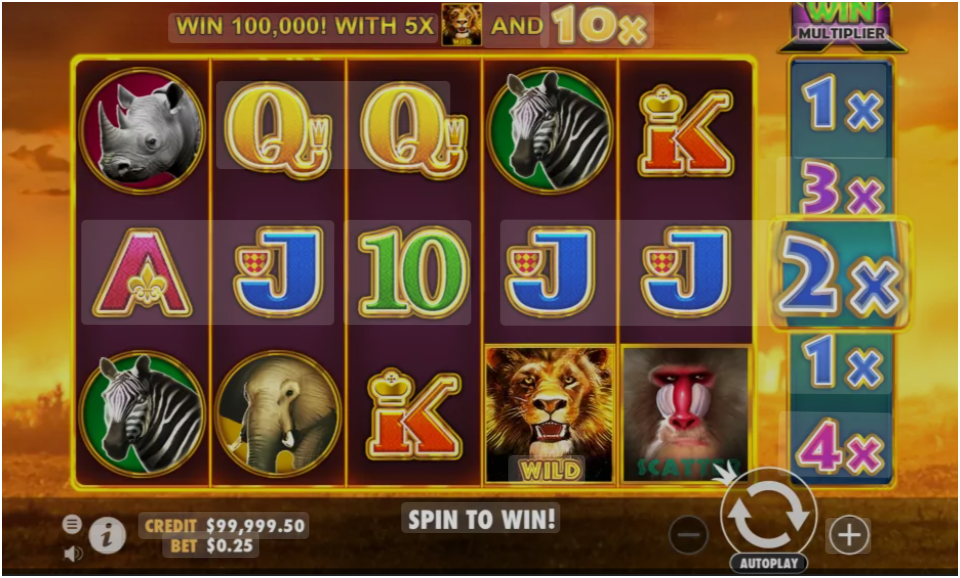Increase the bet with the plus button
The height and width of the screenshot is (578, 960).
(x=848, y=535)
